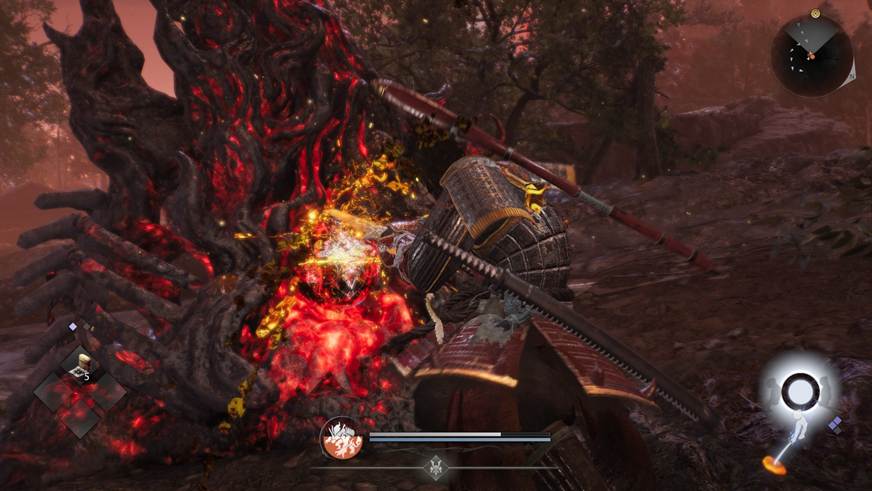Activate the guardian spirit emblem
Viewport: 872px width, 491px height.
coord(341,437)
